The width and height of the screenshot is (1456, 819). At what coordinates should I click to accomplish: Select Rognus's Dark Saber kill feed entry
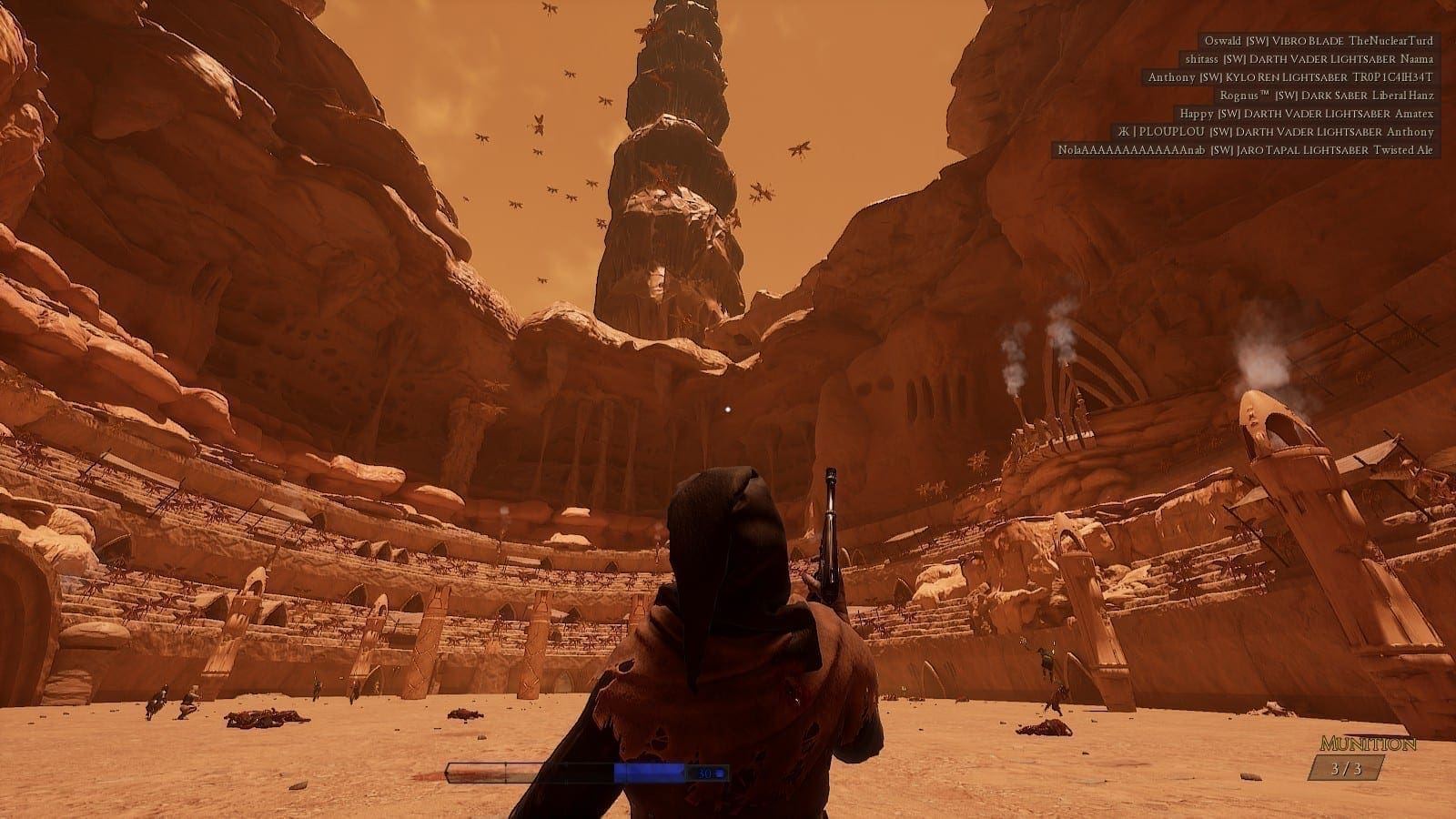[1326, 96]
